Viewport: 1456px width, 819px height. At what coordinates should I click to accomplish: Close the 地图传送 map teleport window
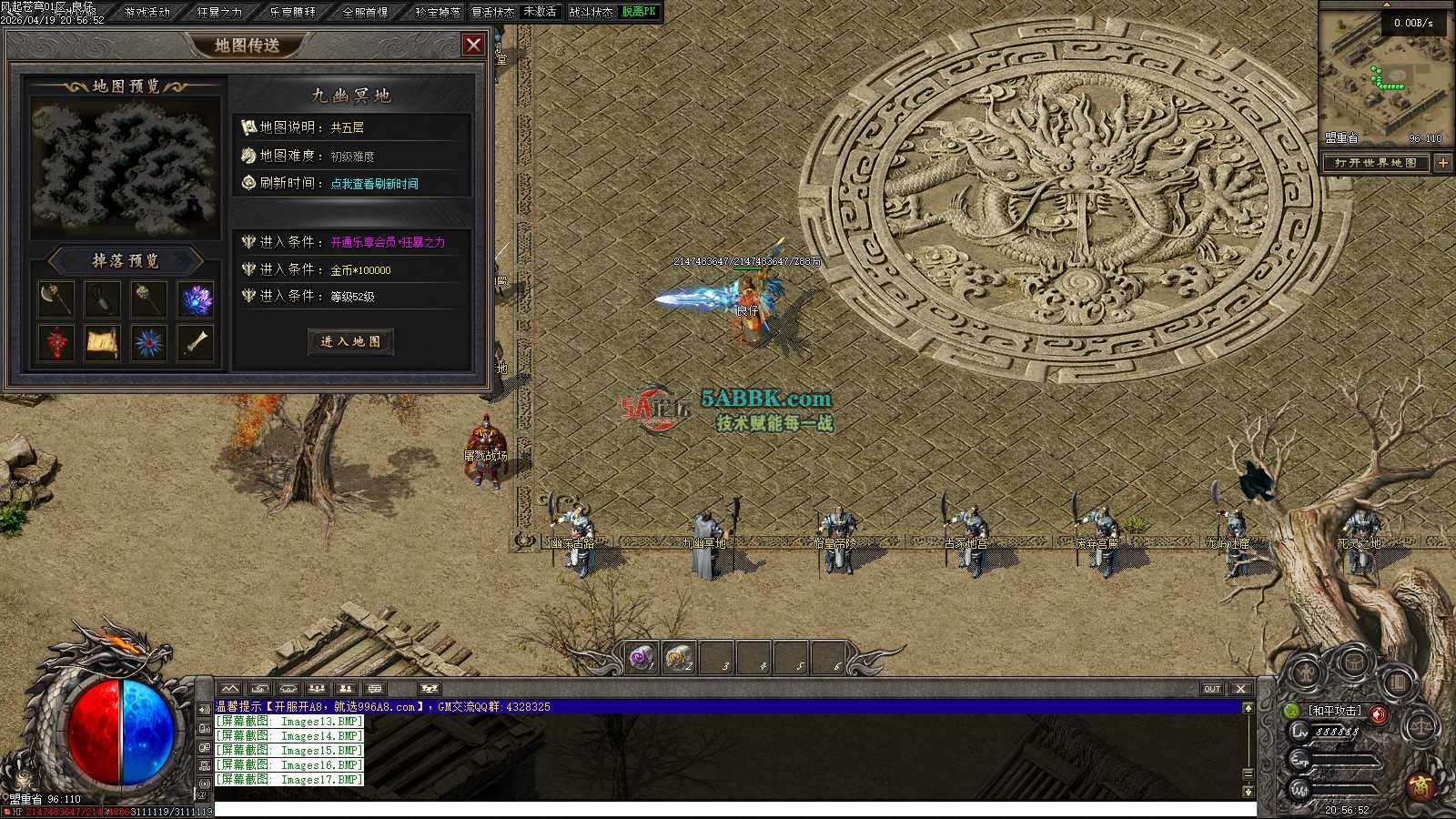pos(473,45)
